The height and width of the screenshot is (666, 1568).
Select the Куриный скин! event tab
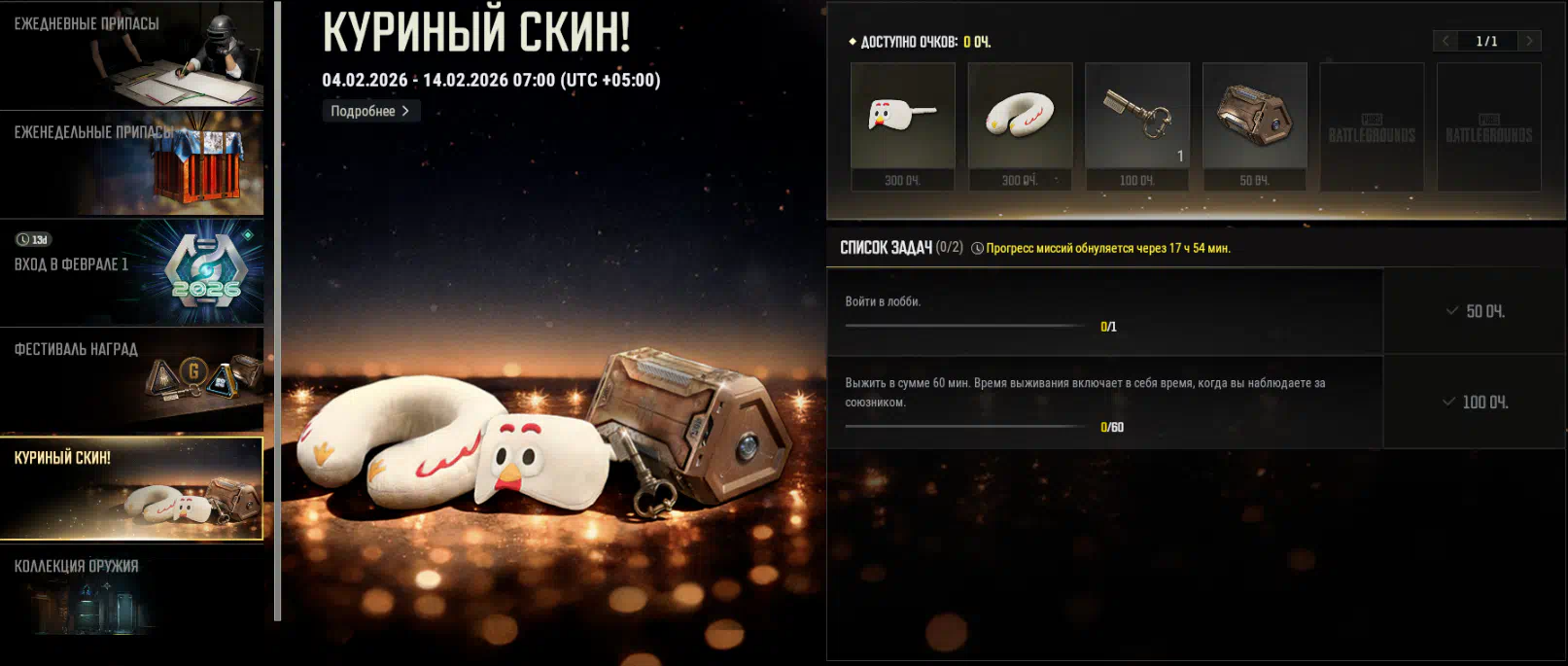(131, 488)
